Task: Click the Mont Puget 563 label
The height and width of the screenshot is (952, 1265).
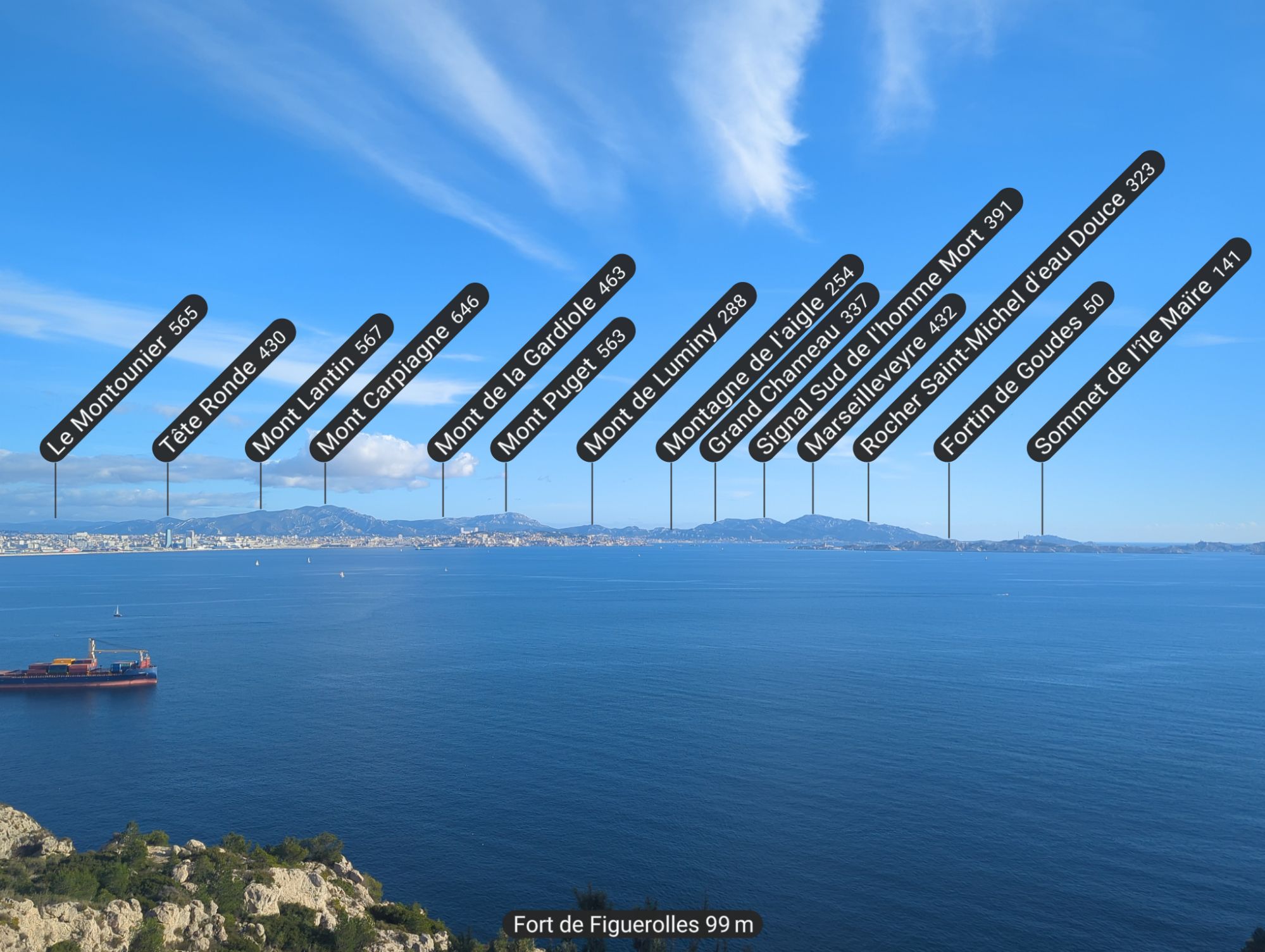Action: 563,388
